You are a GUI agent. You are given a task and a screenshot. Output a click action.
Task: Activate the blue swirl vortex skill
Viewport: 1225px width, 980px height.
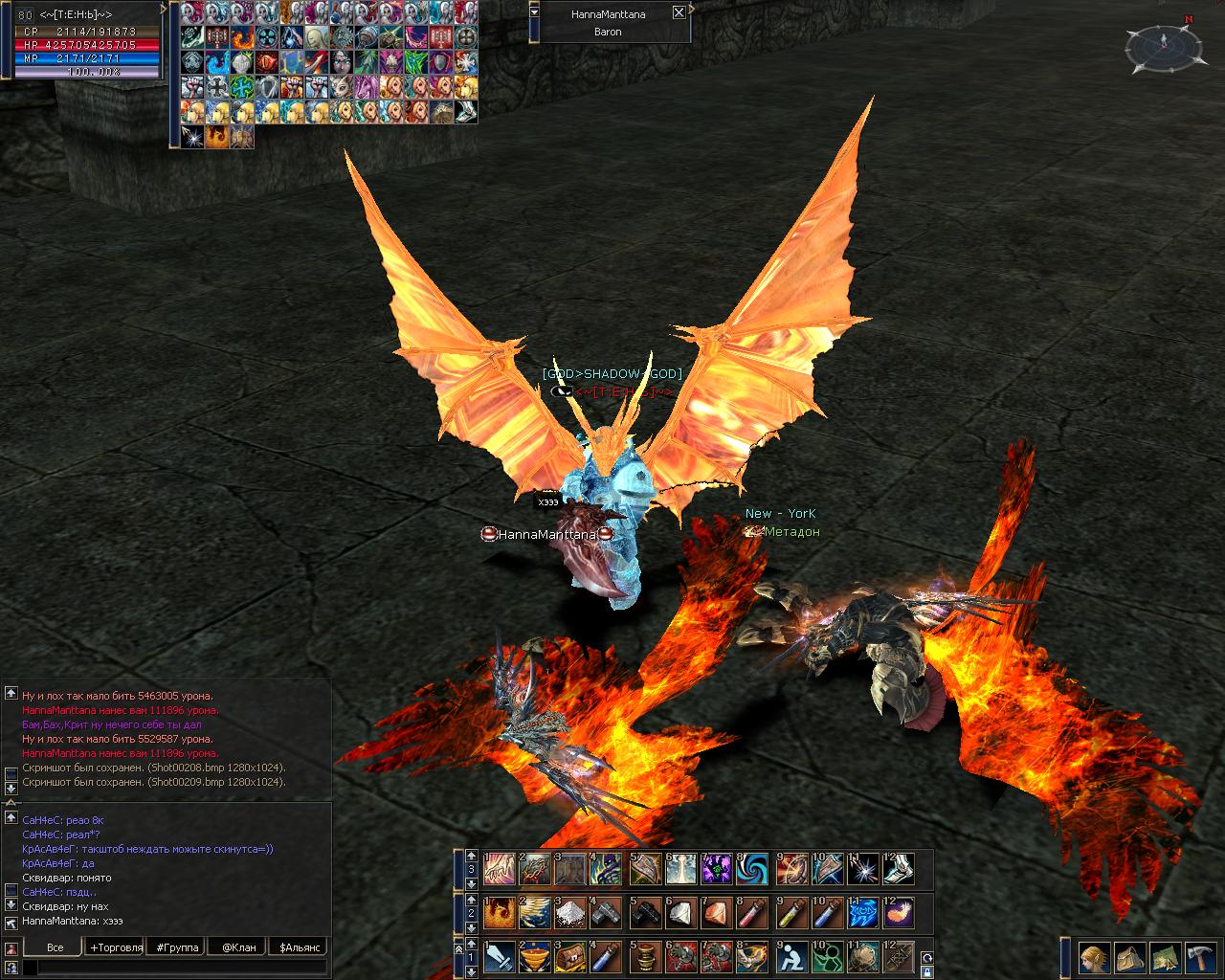pos(753,869)
